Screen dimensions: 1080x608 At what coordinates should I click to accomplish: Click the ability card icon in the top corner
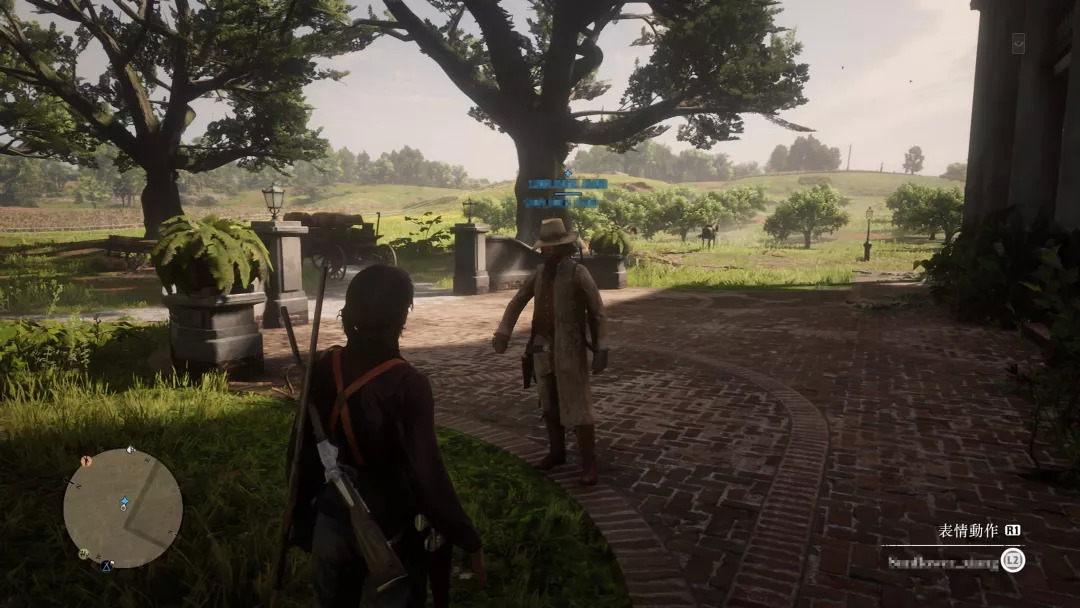pos(1018,43)
